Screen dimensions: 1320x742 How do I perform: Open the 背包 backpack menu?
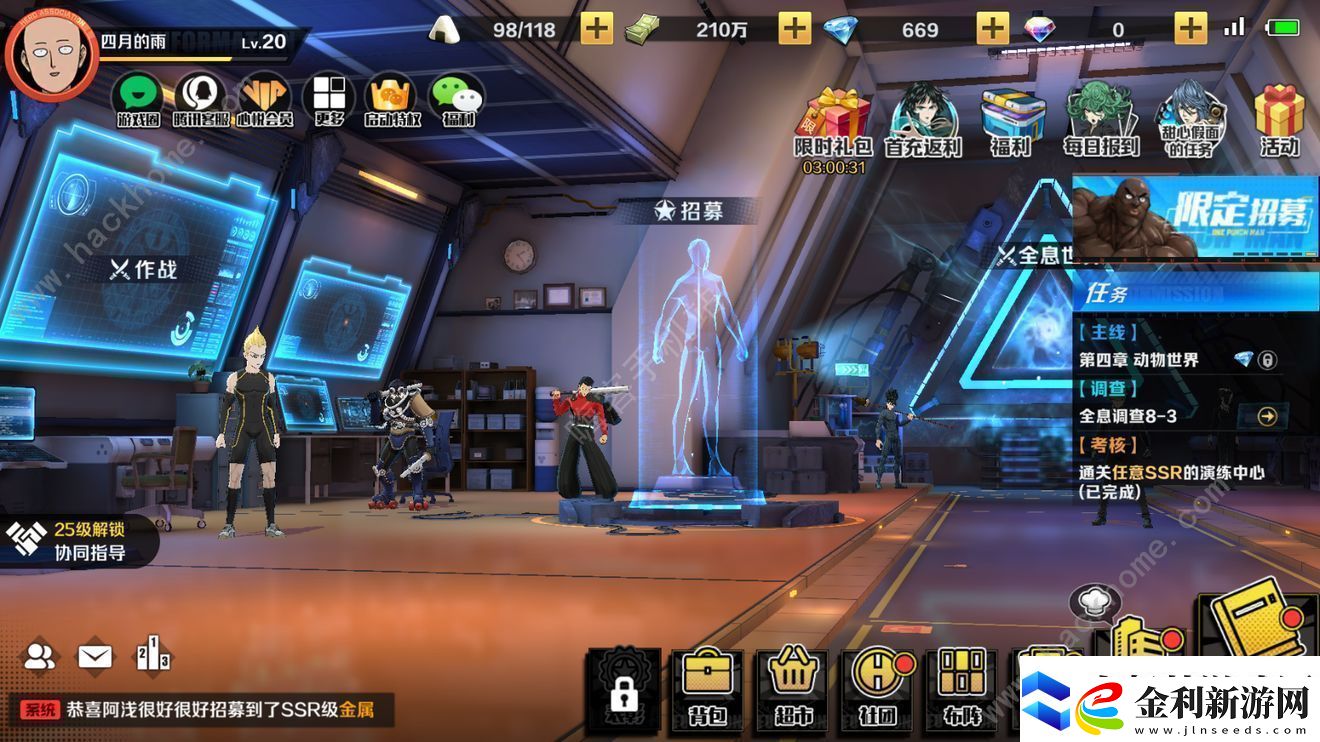(x=707, y=686)
